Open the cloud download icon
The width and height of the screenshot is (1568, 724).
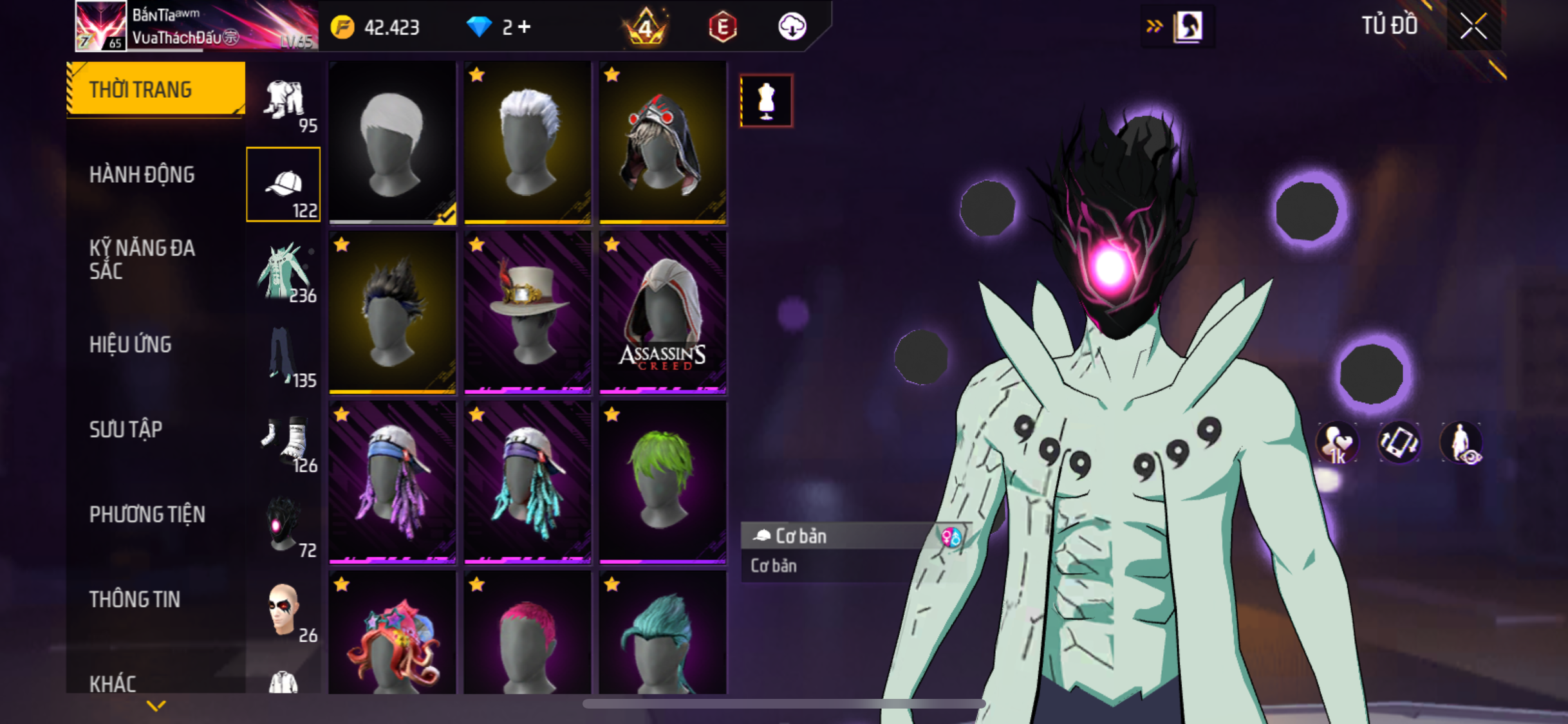click(792, 27)
